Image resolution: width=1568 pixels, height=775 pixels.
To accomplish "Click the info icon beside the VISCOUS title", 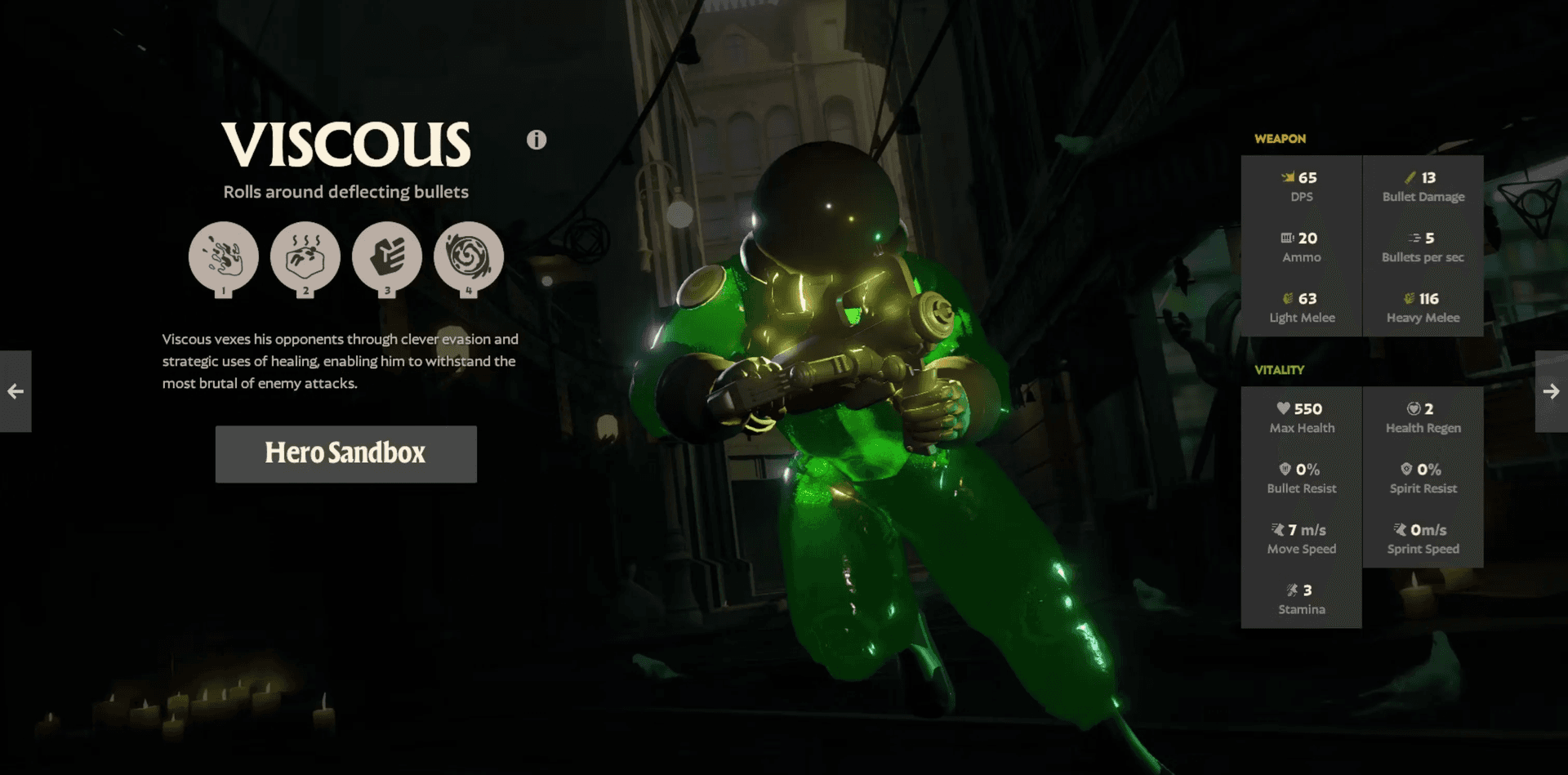I will pyautogui.click(x=537, y=139).
